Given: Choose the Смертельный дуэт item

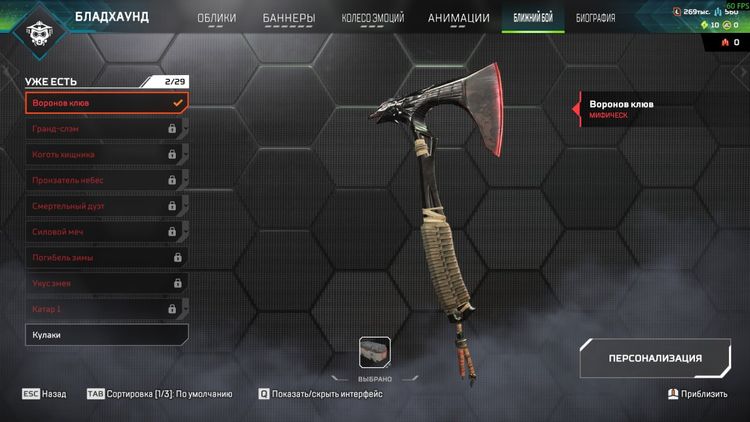Looking at the screenshot, I should tap(106, 206).
